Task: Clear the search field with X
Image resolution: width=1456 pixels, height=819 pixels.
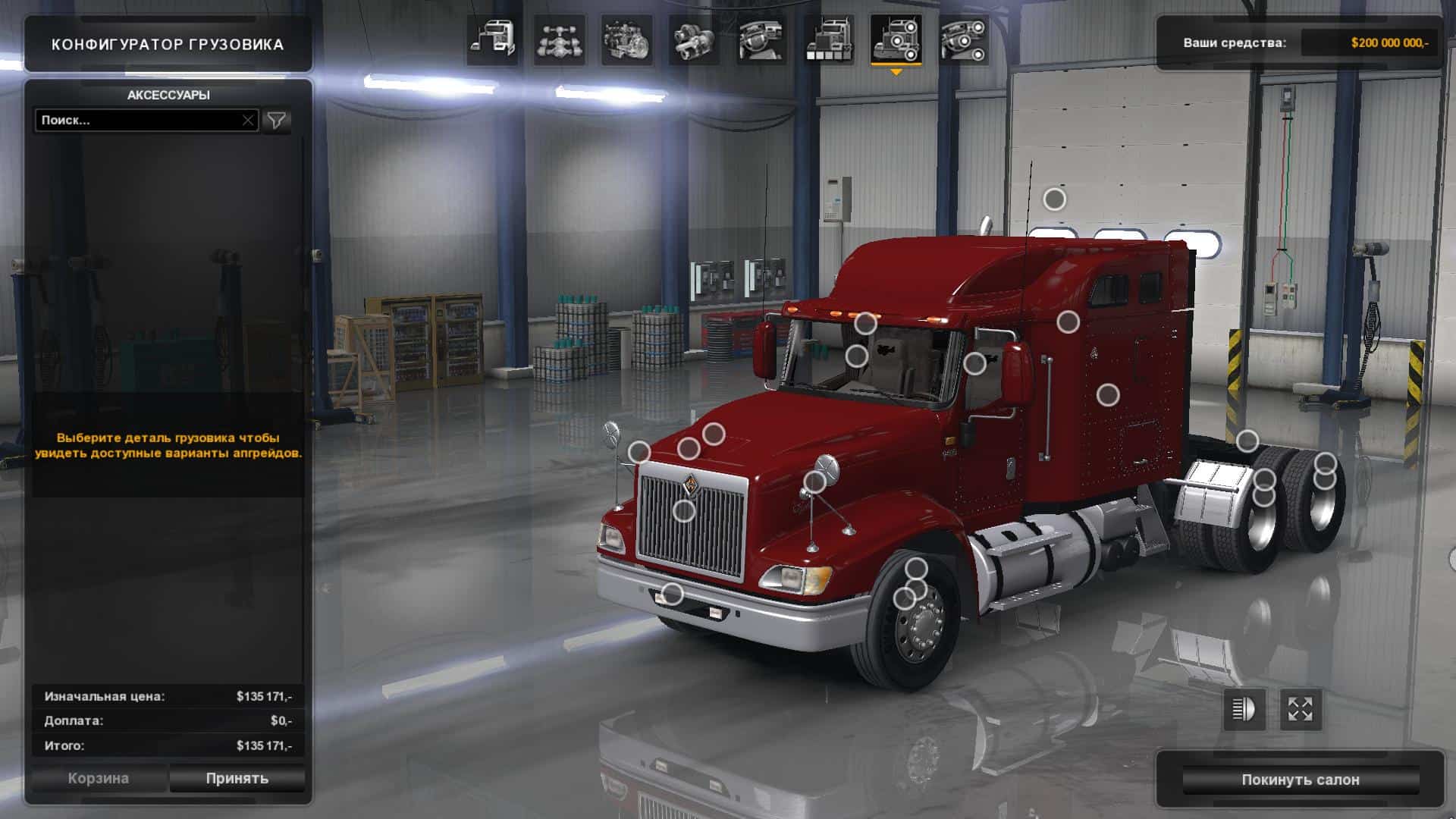Action: (248, 120)
